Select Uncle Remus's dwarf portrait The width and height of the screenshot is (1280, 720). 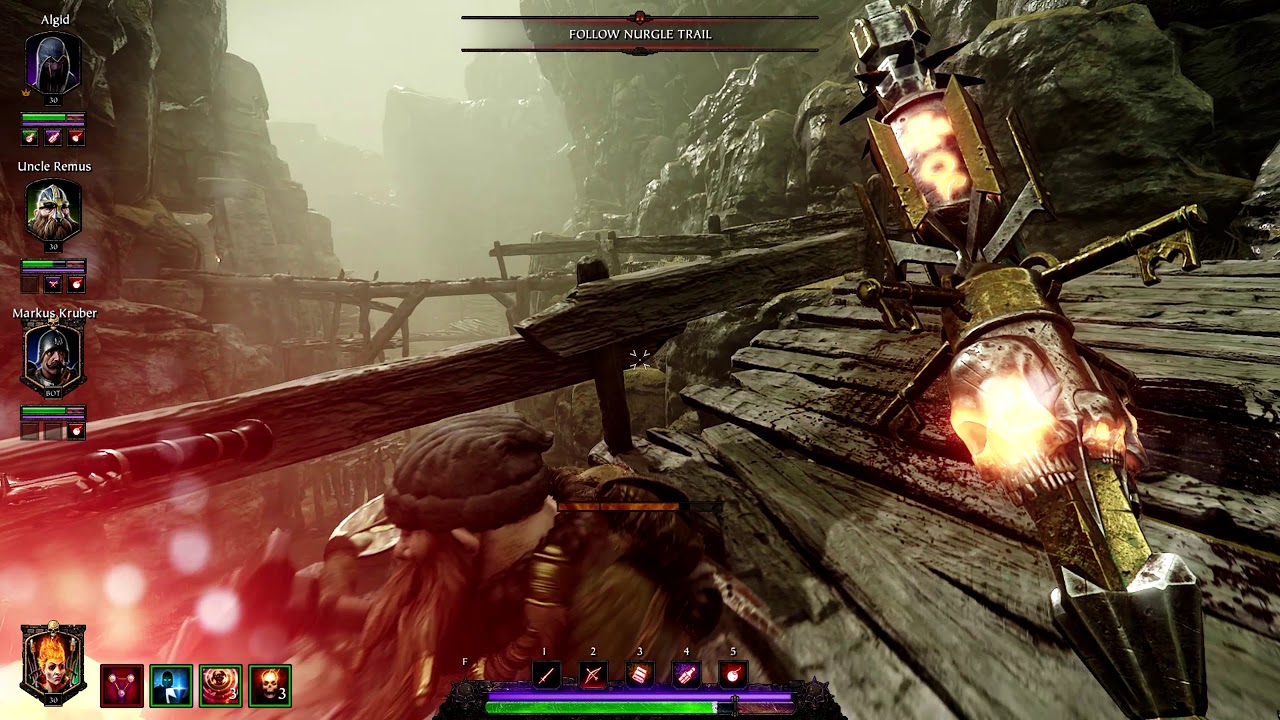pos(53,212)
